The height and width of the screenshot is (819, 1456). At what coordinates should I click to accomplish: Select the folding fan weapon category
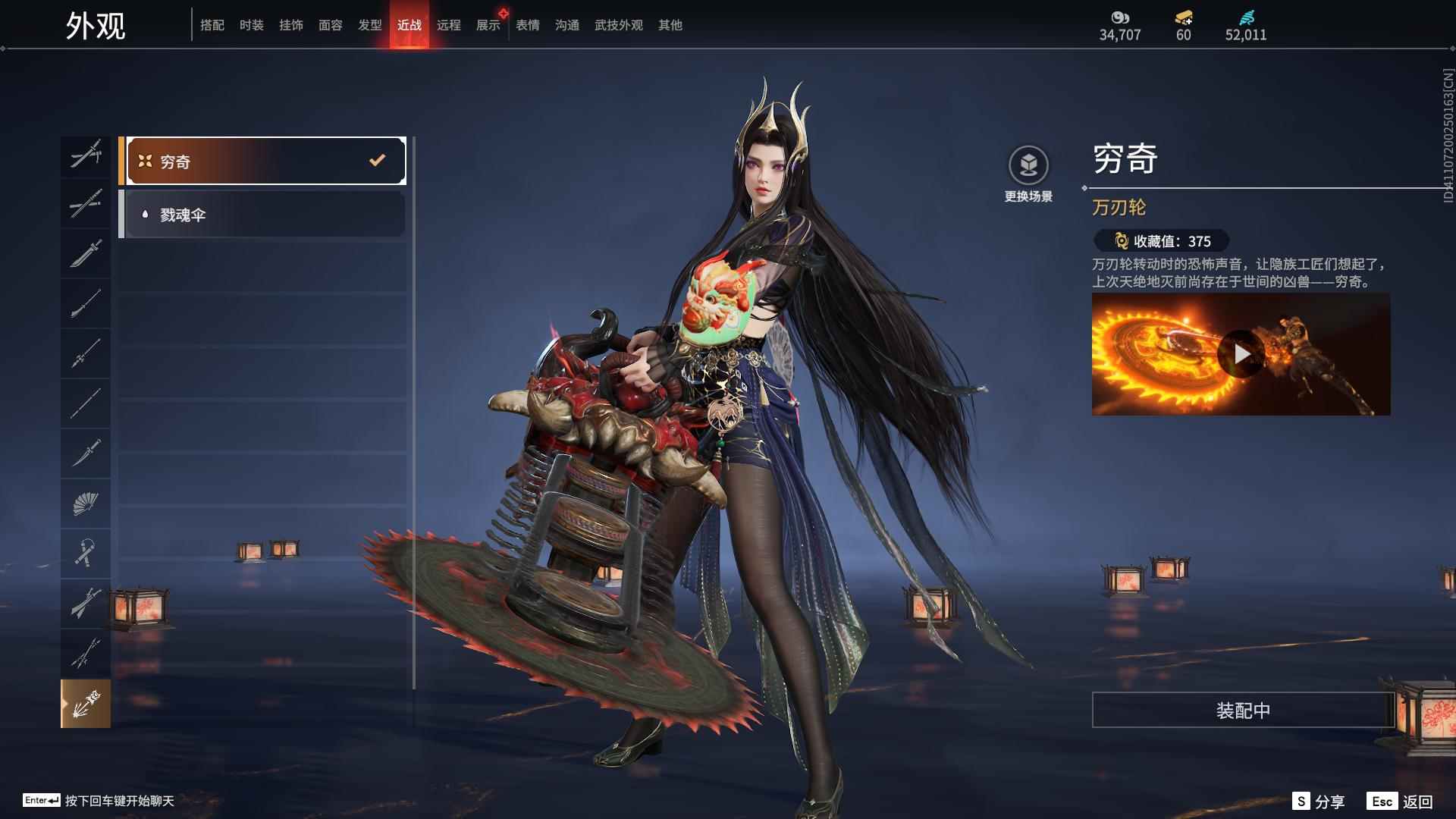(86, 503)
